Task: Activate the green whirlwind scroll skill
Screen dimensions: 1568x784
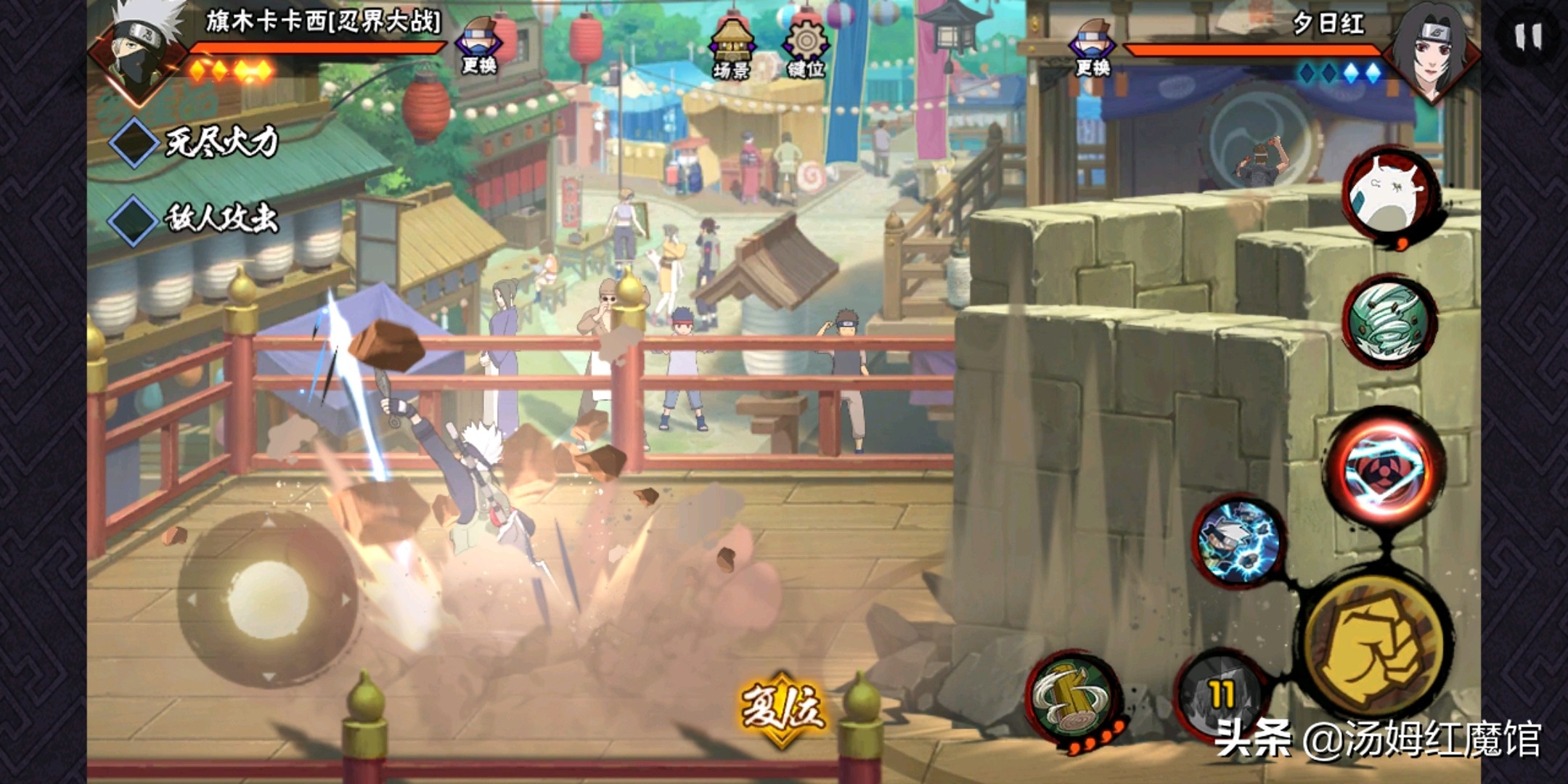Action: [x=1388, y=322]
